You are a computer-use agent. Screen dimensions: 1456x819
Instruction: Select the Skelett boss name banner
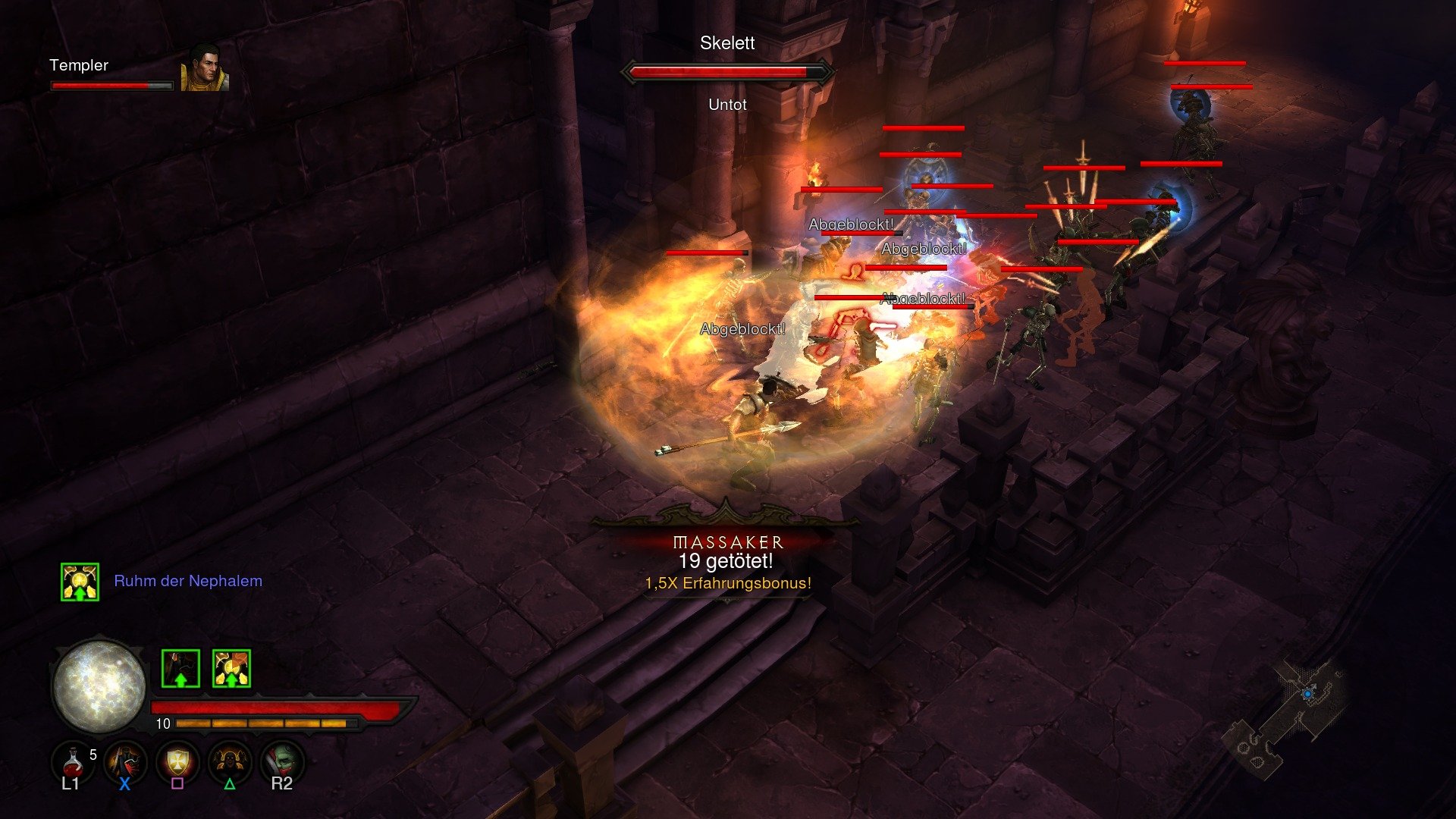pos(726,43)
